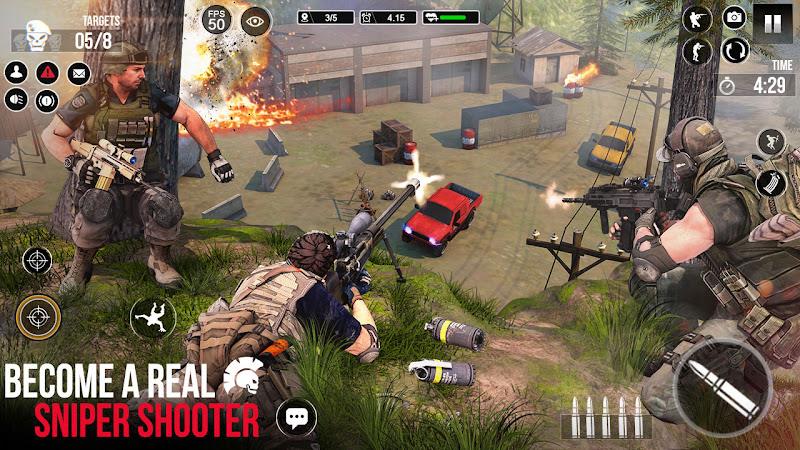Screen dimensions: 800x450
Task: Click the FPS 50 indicator button
Action: [x=216, y=19]
